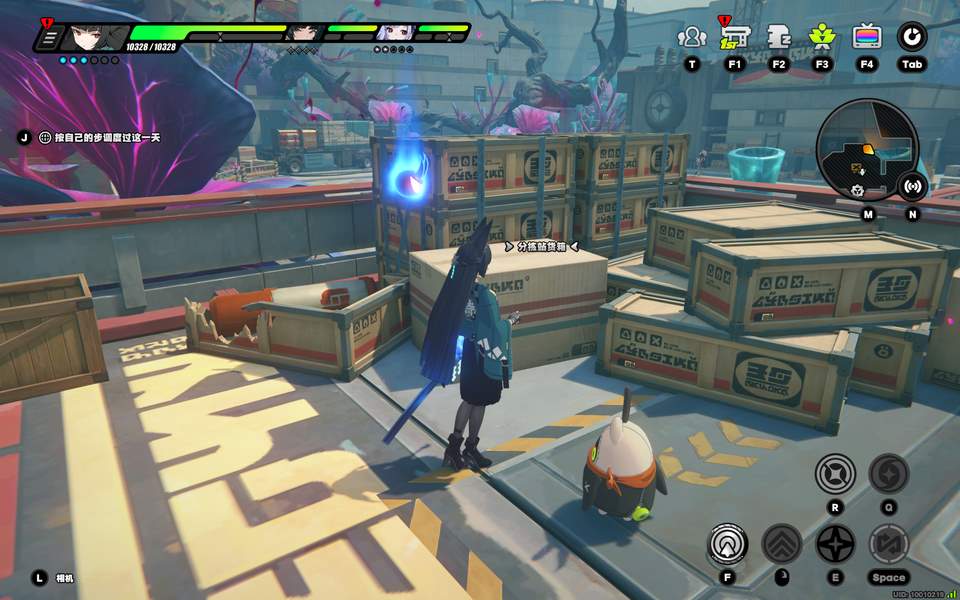Open the round swirl menu icon

tap(911, 37)
